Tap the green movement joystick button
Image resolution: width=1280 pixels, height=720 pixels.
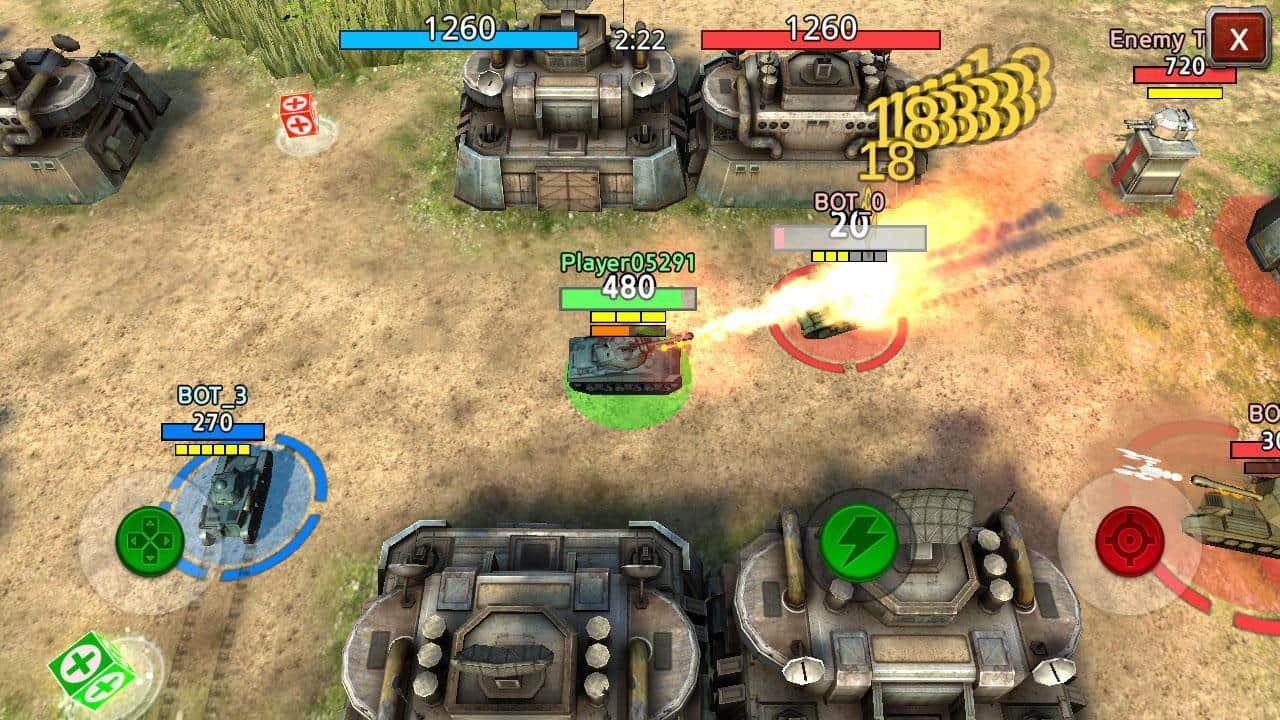pyautogui.click(x=150, y=542)
